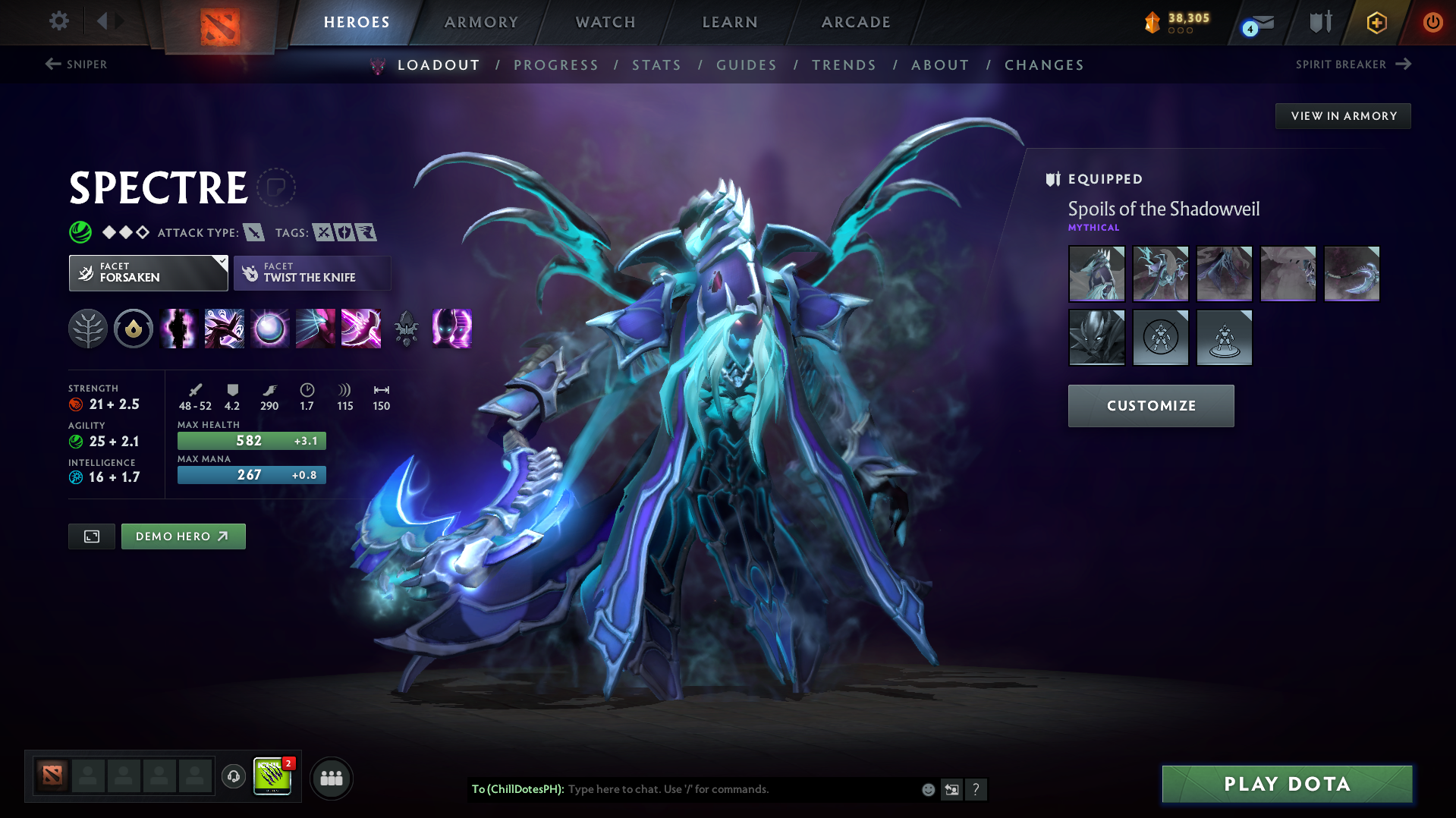This screenshot has width=1456, height=818.
Task: Switch to the ARMORY tab
Action: (x=481, y=22)
